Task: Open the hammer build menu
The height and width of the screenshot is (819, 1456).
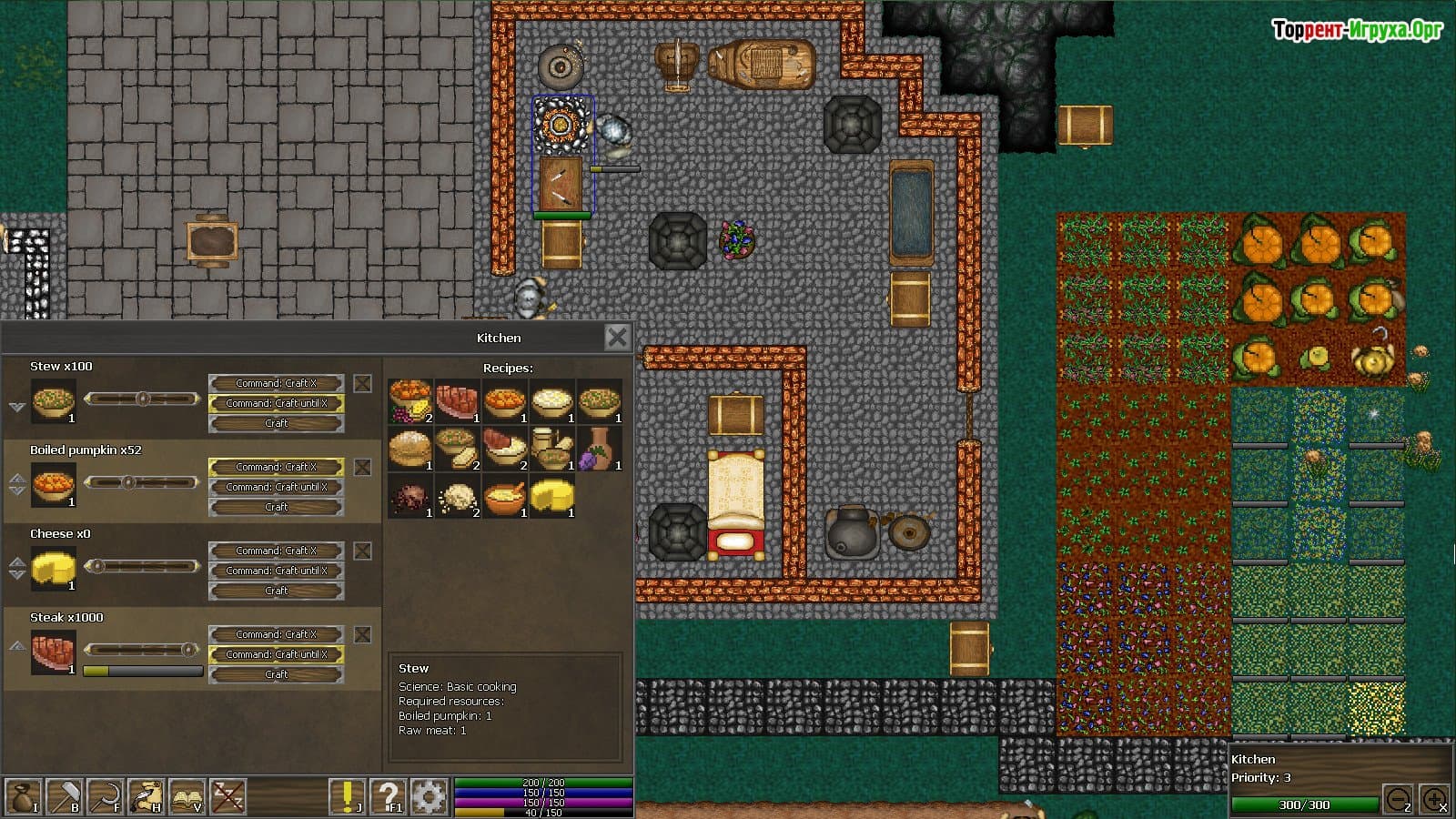Action: 63,796
